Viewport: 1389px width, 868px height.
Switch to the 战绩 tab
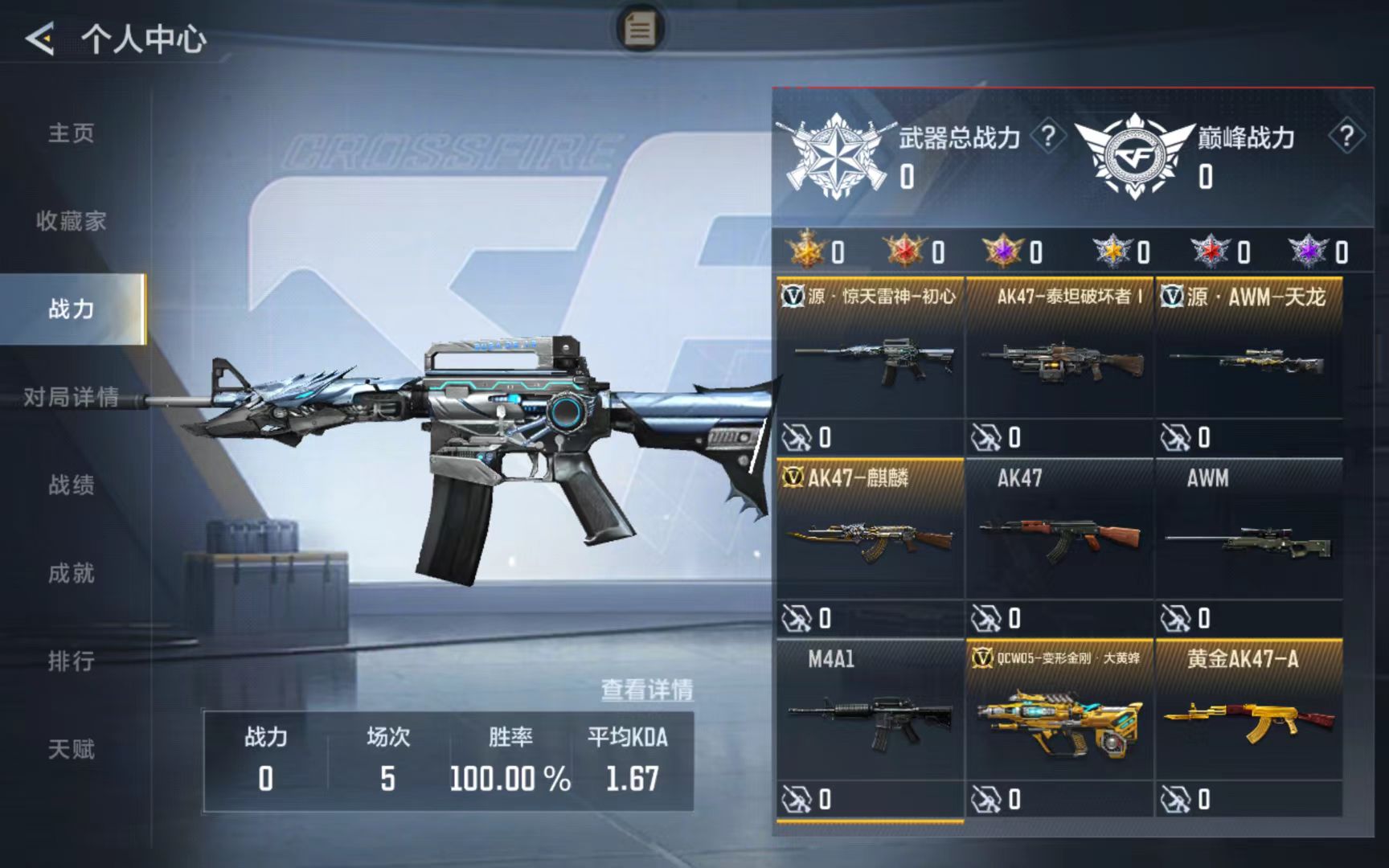tap(72, 485)
